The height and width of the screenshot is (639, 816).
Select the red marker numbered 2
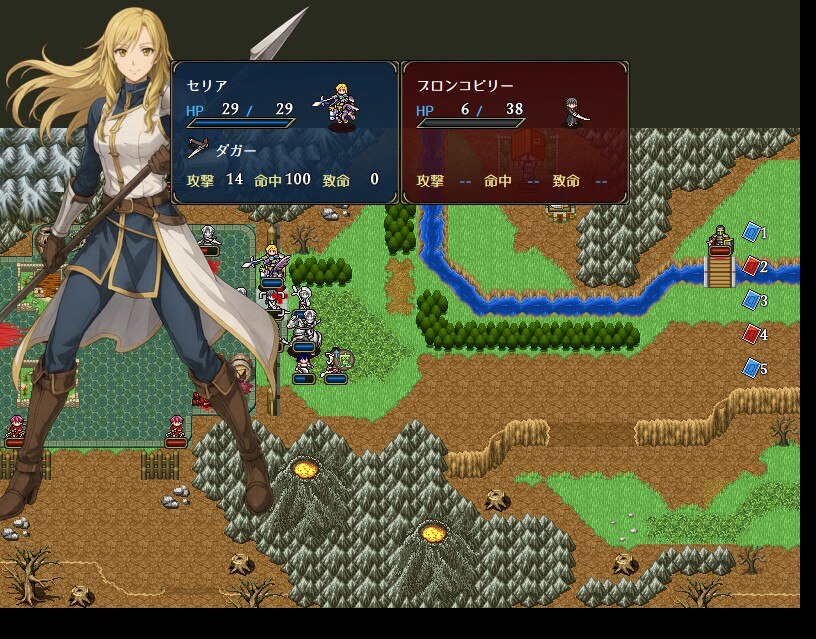click(752, 267)
